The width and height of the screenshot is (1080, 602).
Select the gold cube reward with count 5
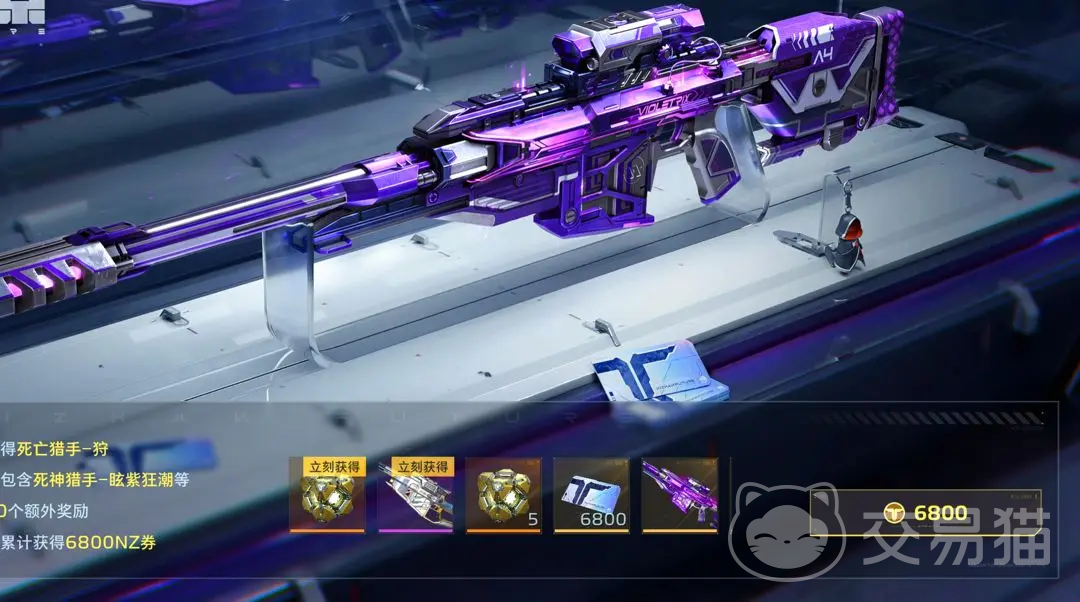[503, 496]
